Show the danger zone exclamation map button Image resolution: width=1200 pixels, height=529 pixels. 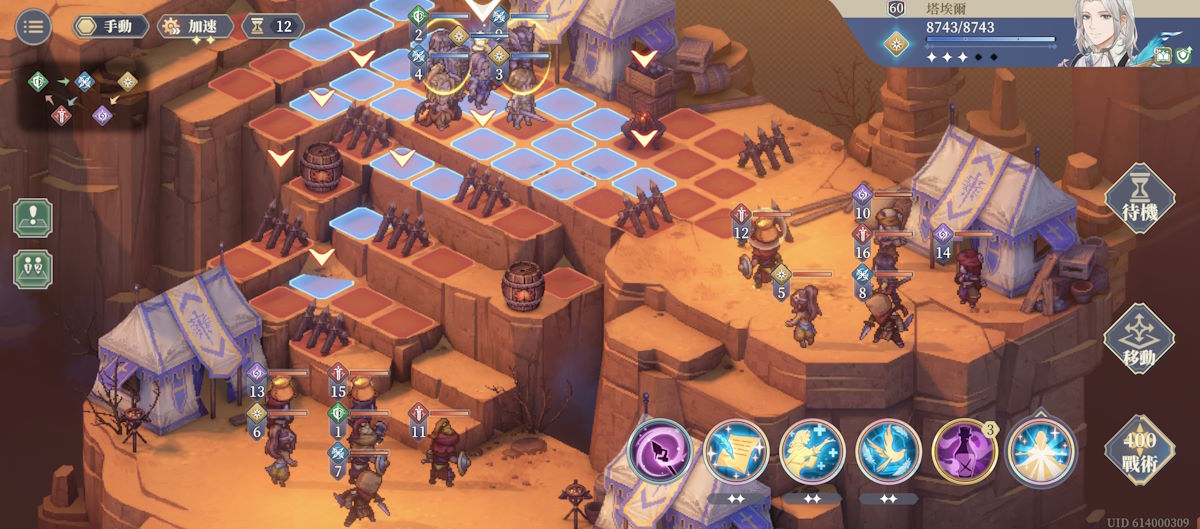pos(33,217)
